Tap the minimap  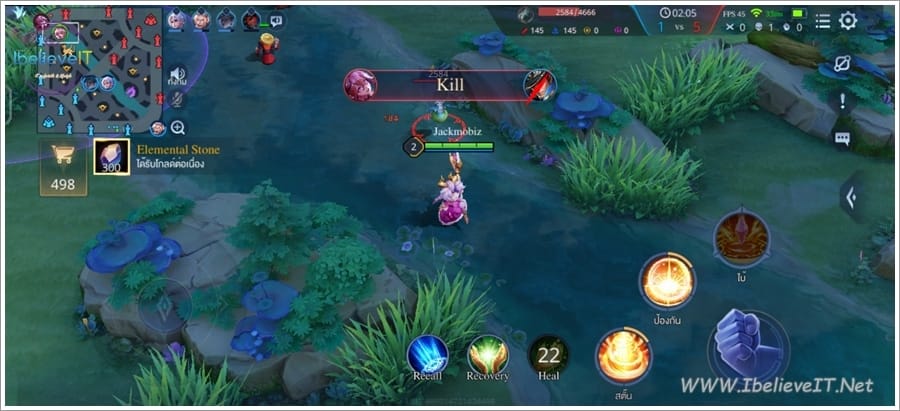(x=96, y=70)
